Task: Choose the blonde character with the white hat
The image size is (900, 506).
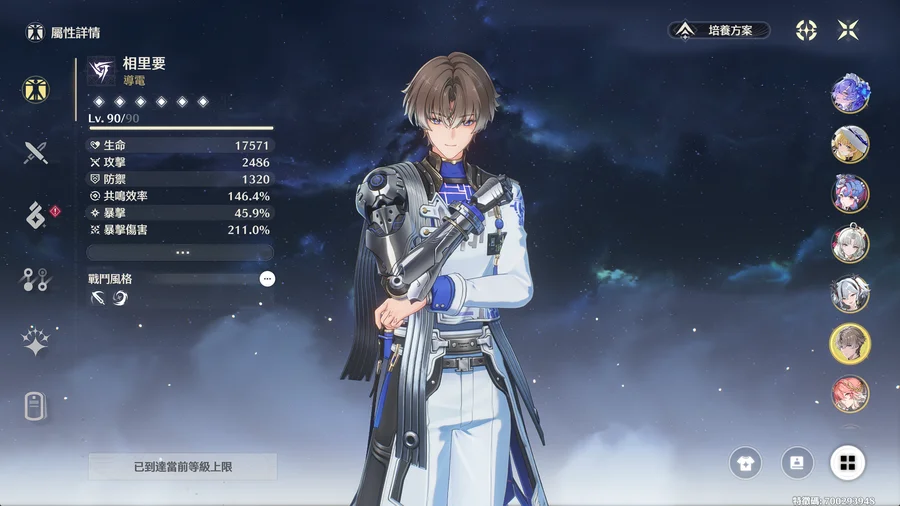Action: click(x=850, y=144)
